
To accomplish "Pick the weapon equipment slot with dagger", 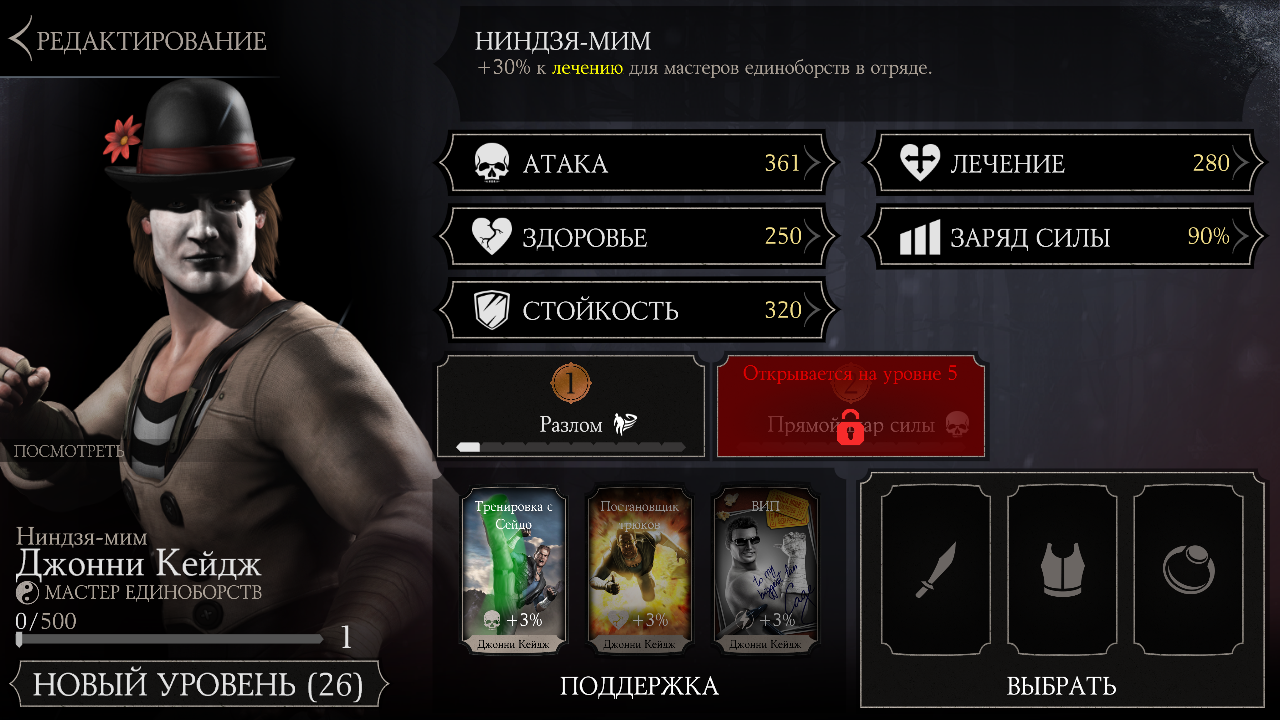I will 936,570.
